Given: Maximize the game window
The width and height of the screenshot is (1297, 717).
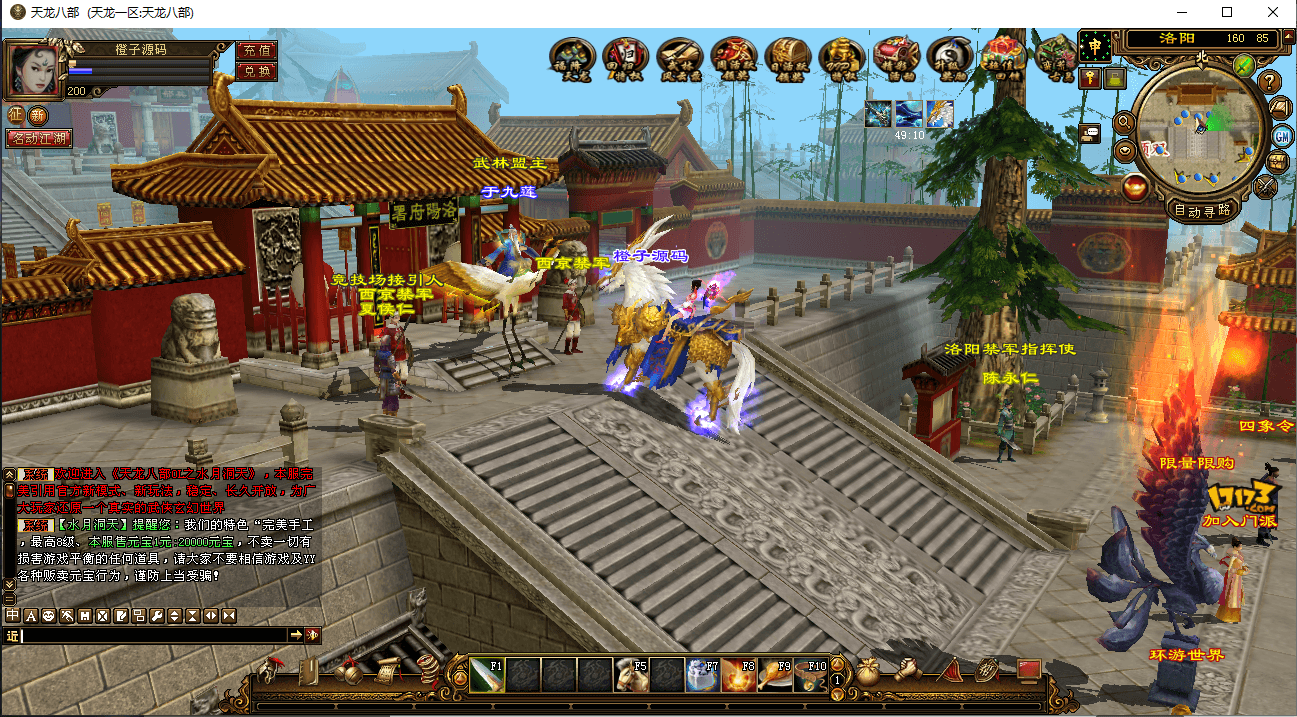Looking at the screenshot, I should pos(1227,12).
